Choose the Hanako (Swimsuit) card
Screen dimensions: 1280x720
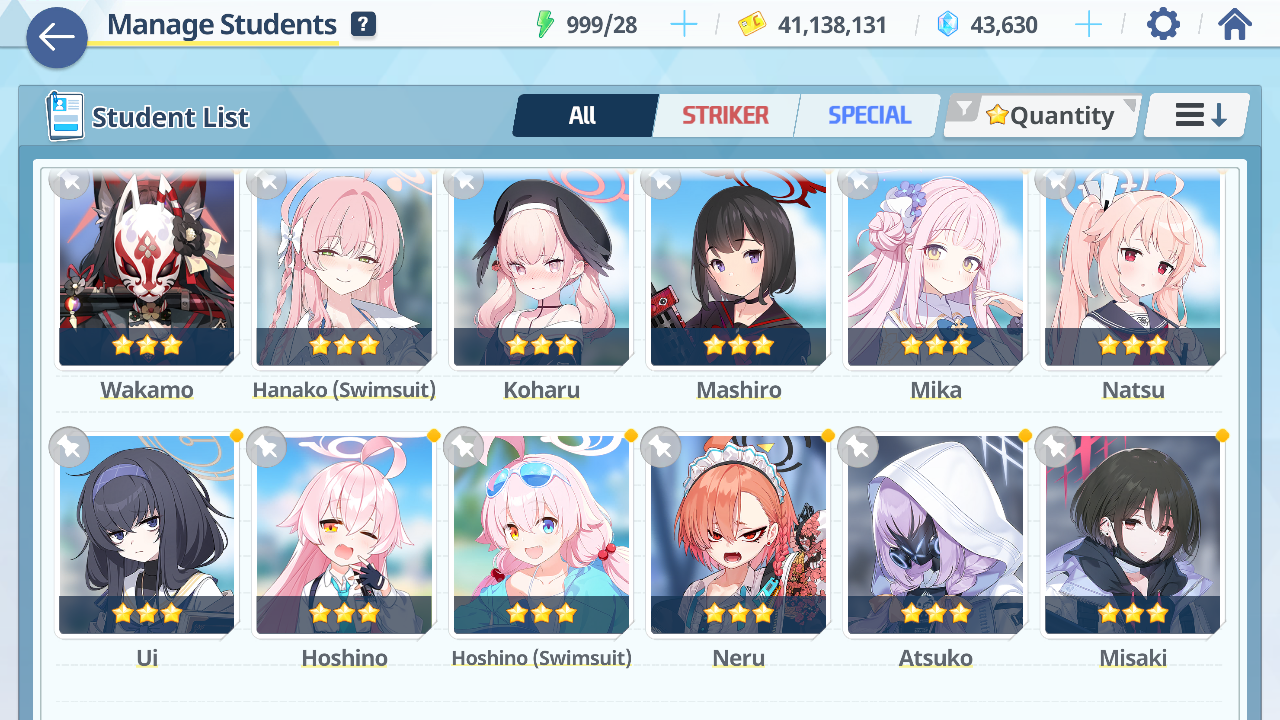coord(344,270)
